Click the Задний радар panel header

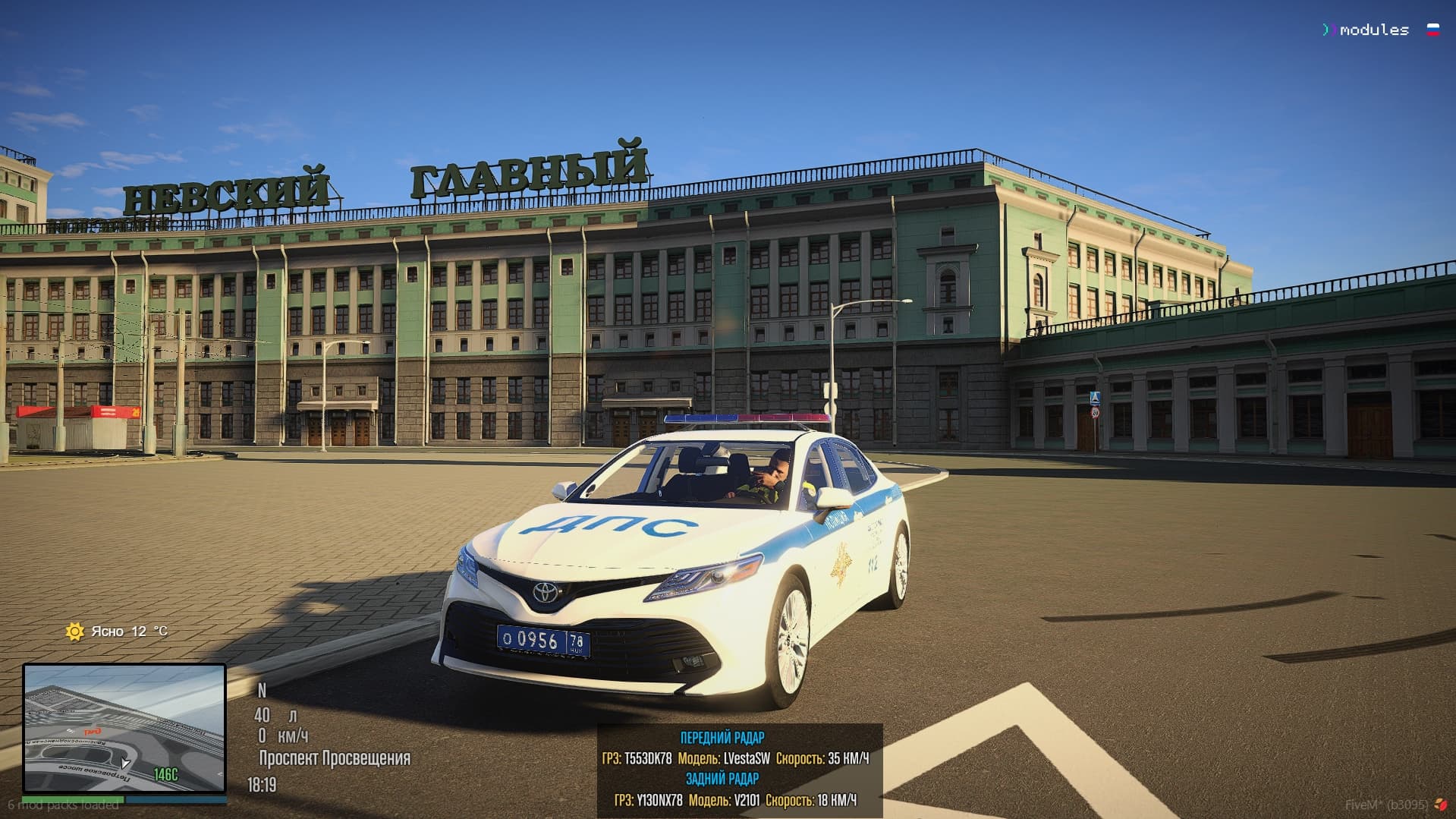(722, 779)
